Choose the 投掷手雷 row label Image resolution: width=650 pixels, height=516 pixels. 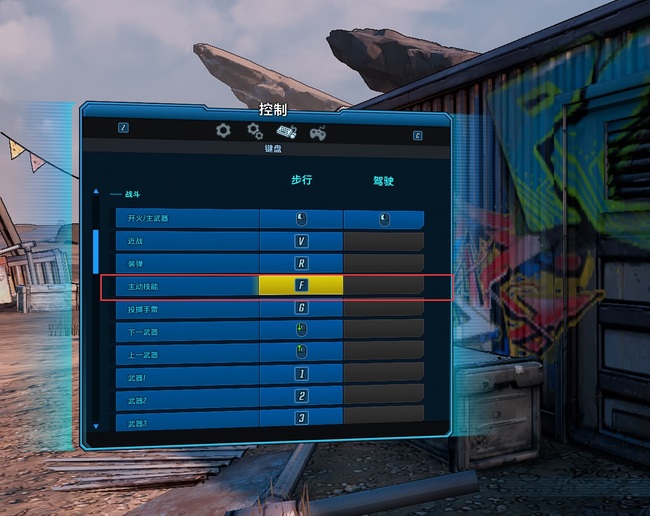tap(186, 308)
